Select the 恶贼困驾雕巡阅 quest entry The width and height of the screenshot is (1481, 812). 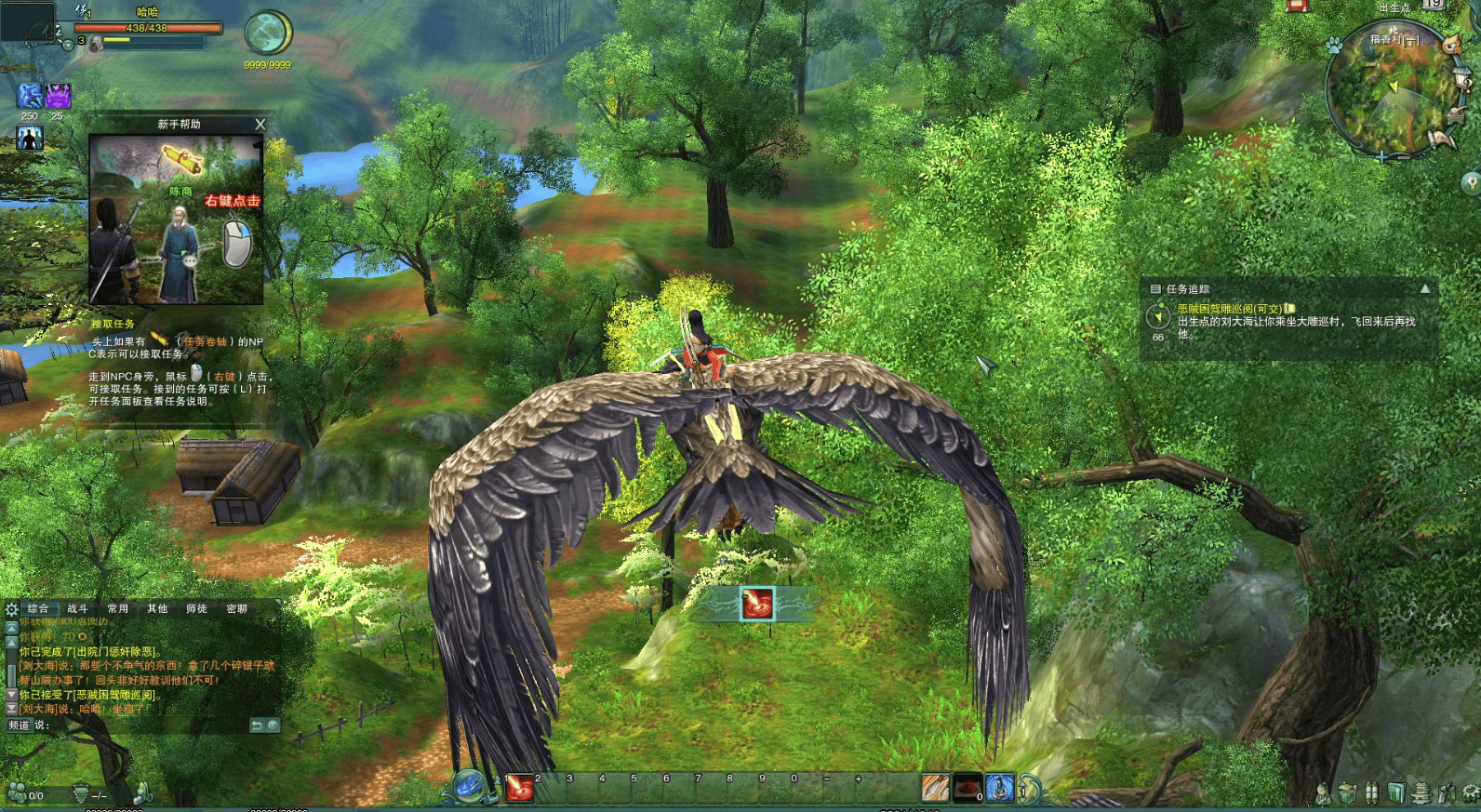[1229, 309]
